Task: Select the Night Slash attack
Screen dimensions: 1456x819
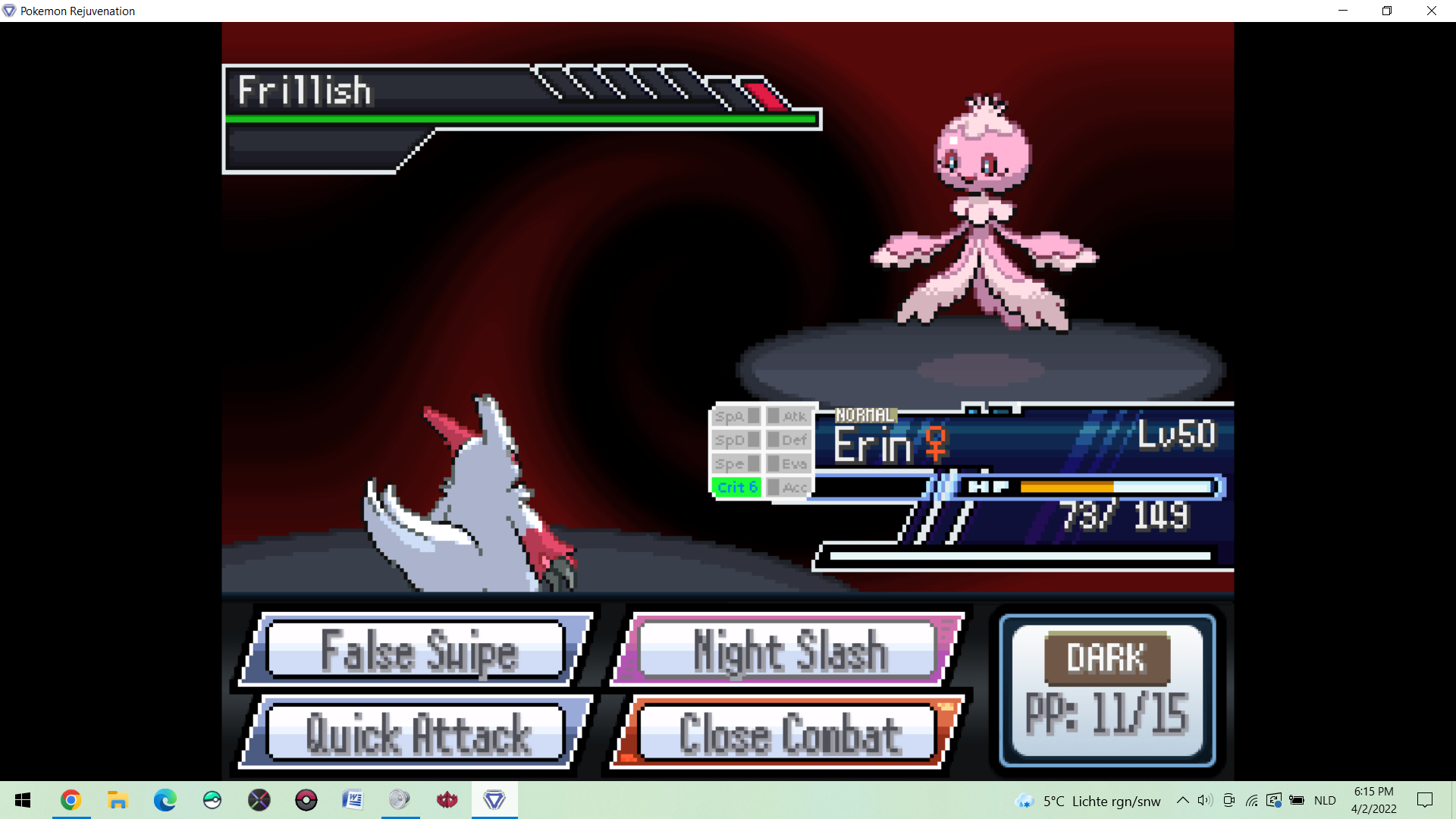Action: coord(789,650)
